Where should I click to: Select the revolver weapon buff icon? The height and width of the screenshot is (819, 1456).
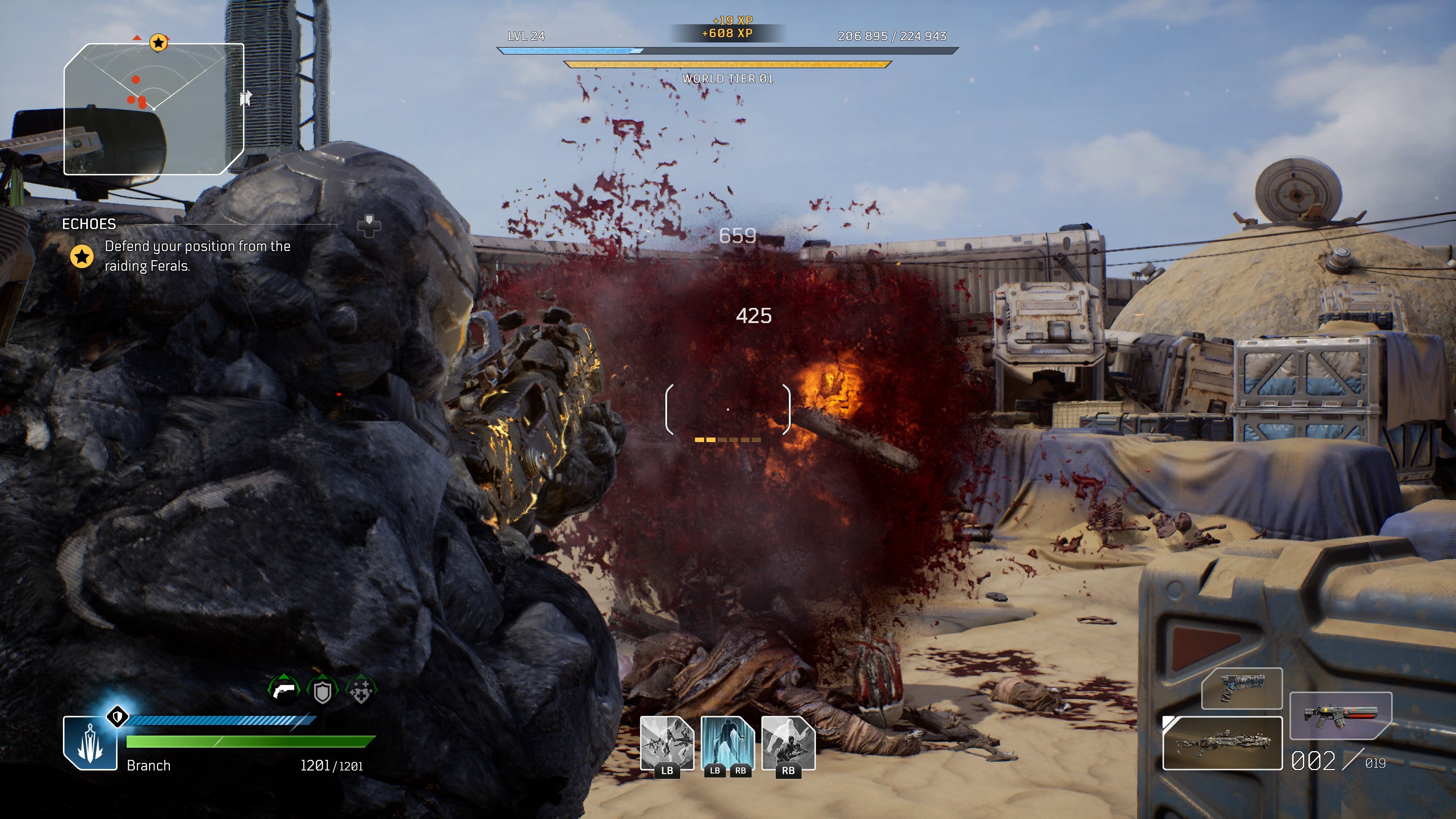pos(284,690)
